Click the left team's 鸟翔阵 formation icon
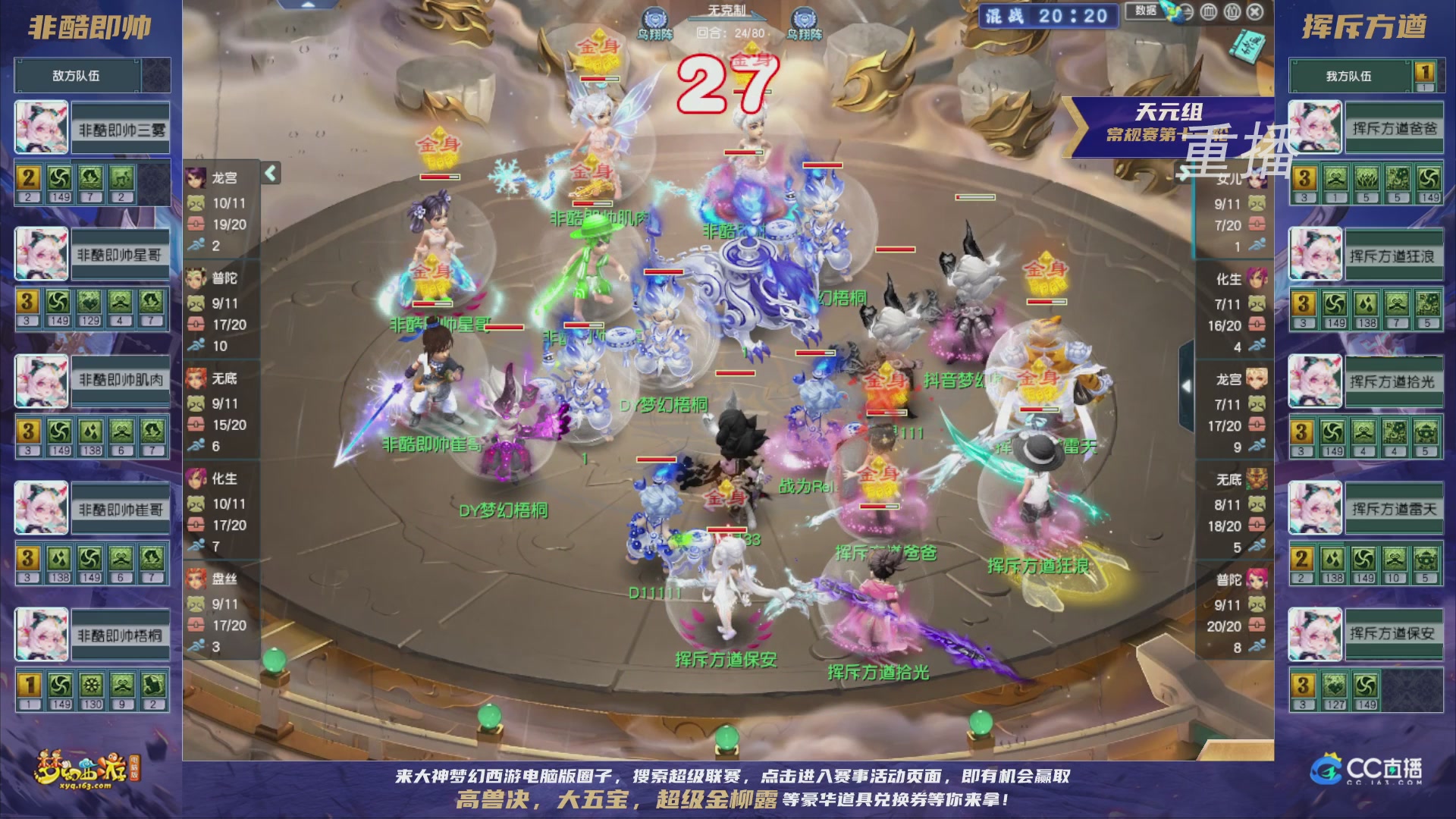 click(x=654, y=17)
